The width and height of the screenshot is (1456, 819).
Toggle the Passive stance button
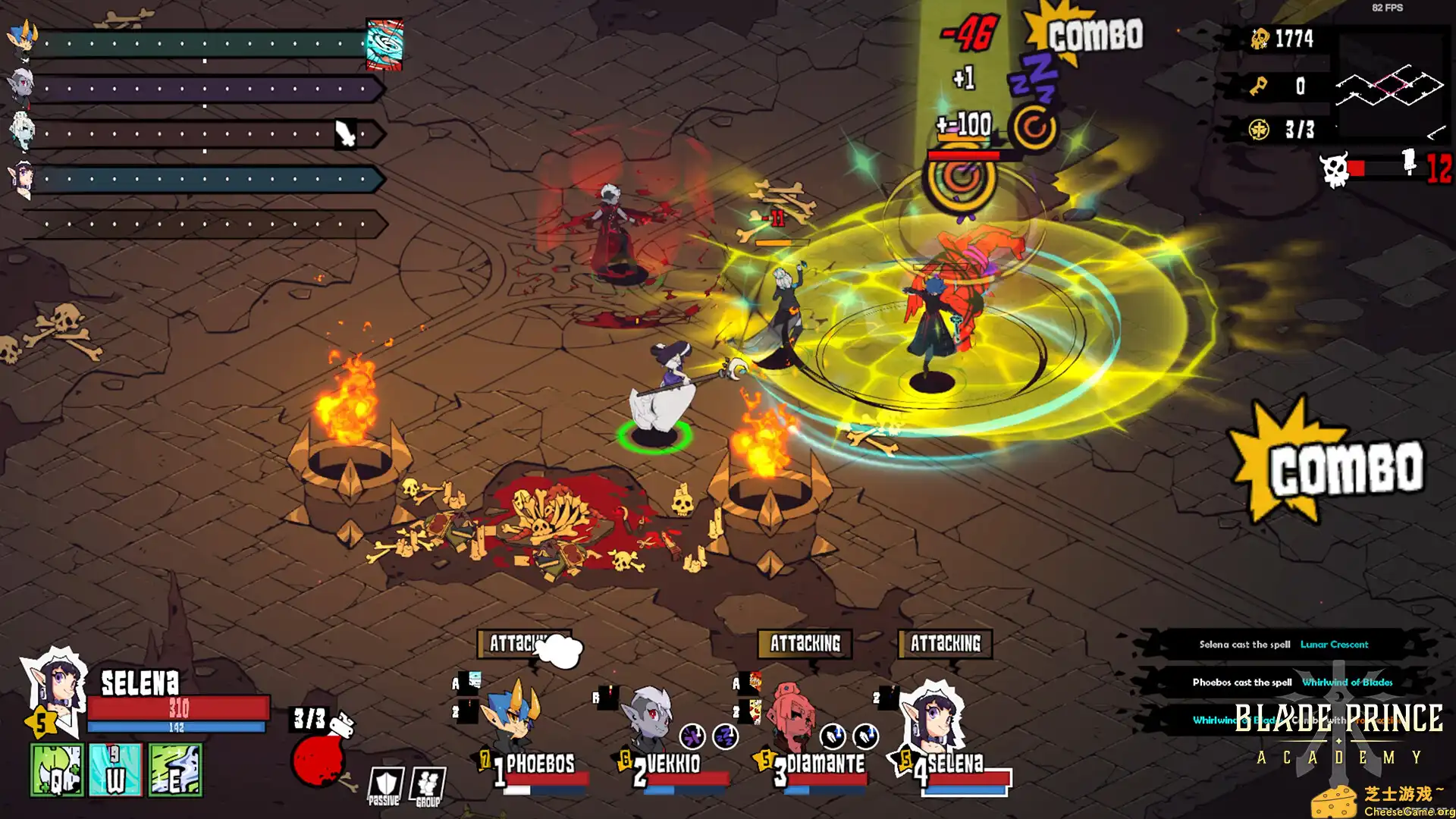tap(384, 786)
